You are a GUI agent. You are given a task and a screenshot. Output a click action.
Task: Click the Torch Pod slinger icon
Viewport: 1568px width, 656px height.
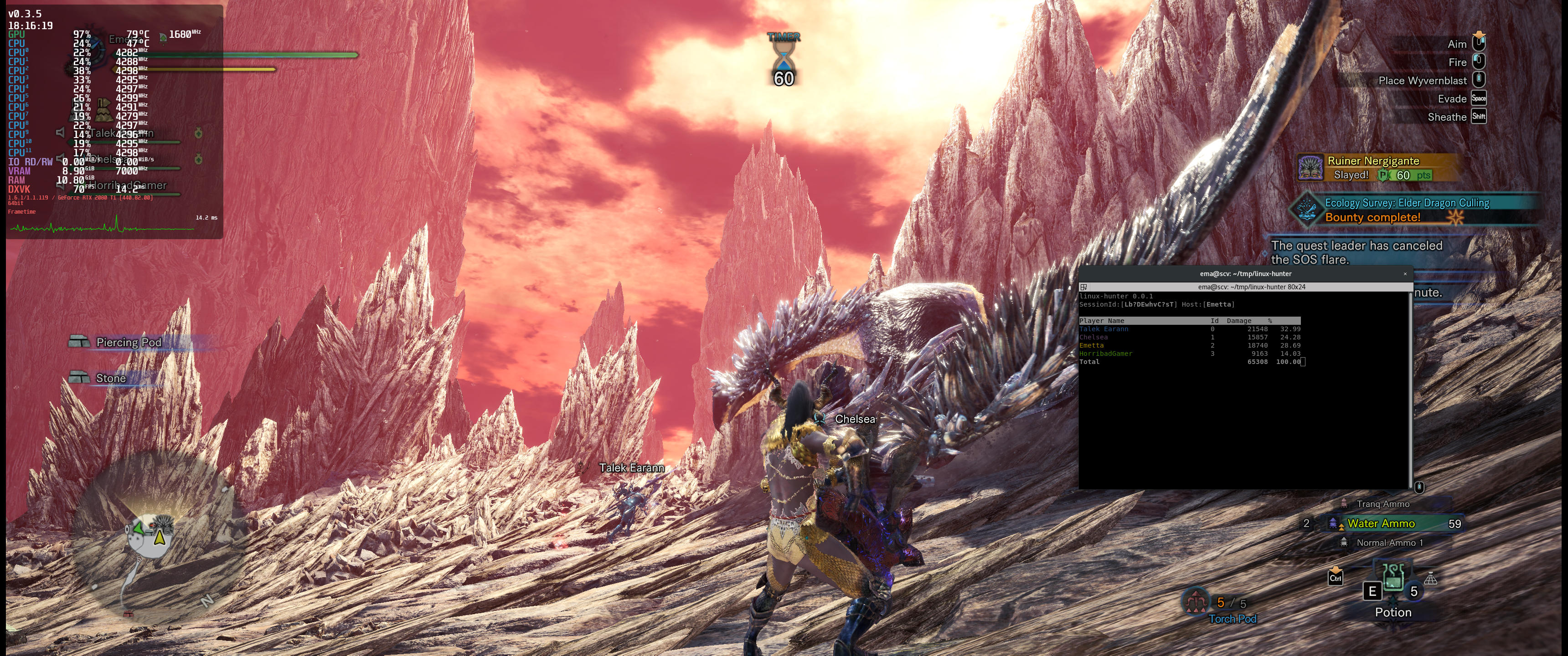(1196, 602)
